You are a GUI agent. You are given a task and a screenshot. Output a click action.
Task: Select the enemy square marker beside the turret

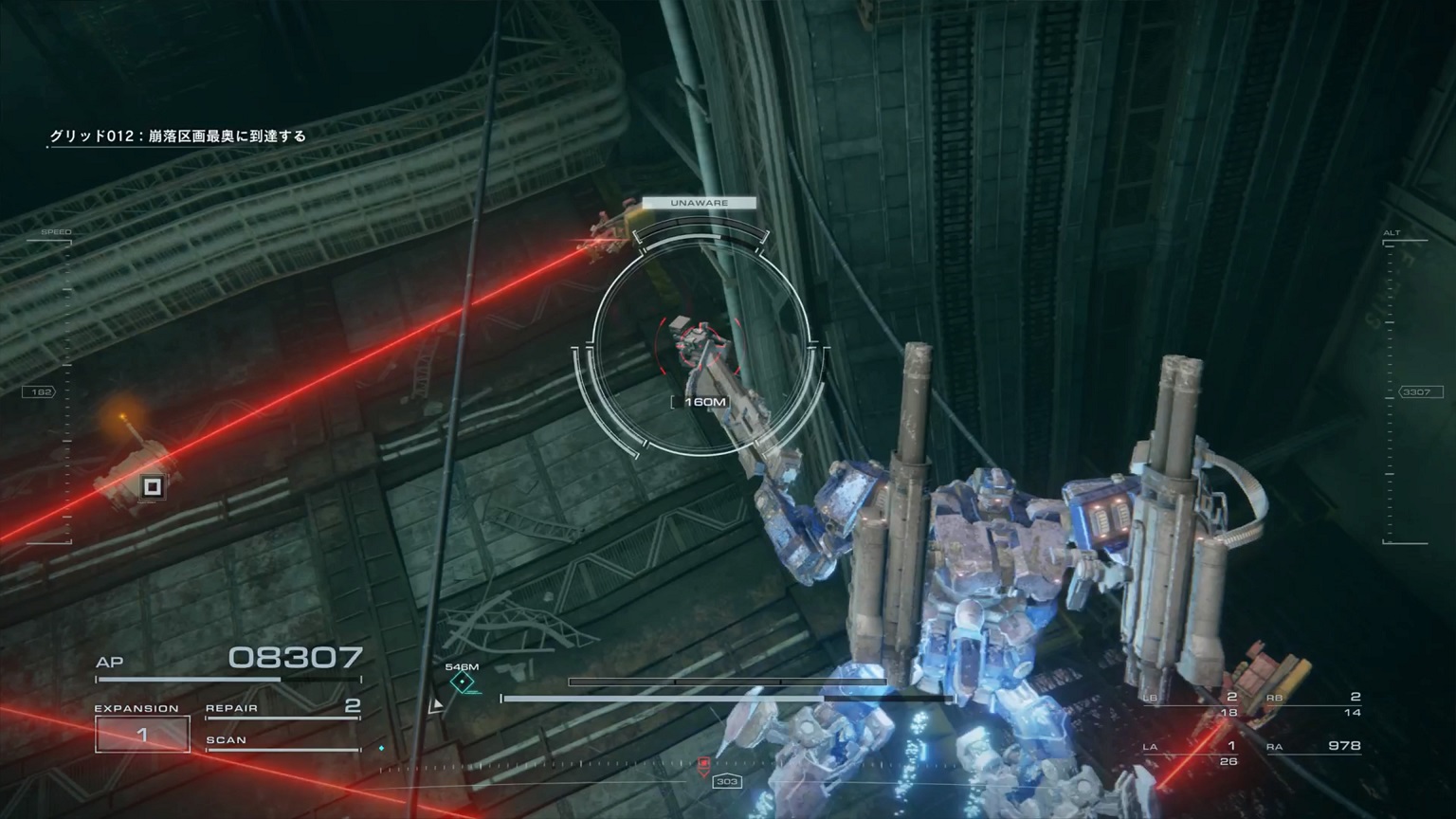(151, 485)
